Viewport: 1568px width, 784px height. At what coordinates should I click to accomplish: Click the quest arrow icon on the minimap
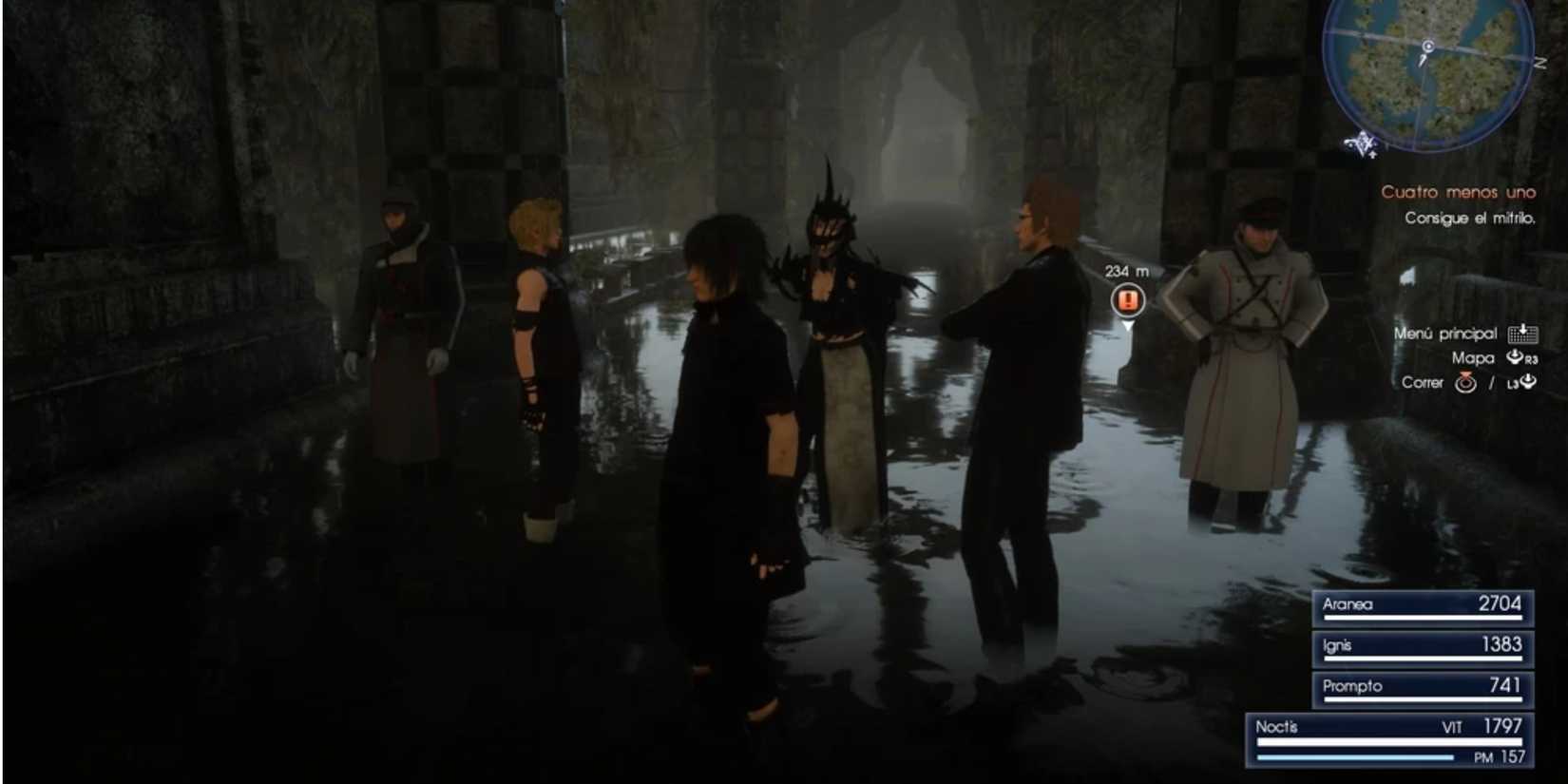[1362, 143]
